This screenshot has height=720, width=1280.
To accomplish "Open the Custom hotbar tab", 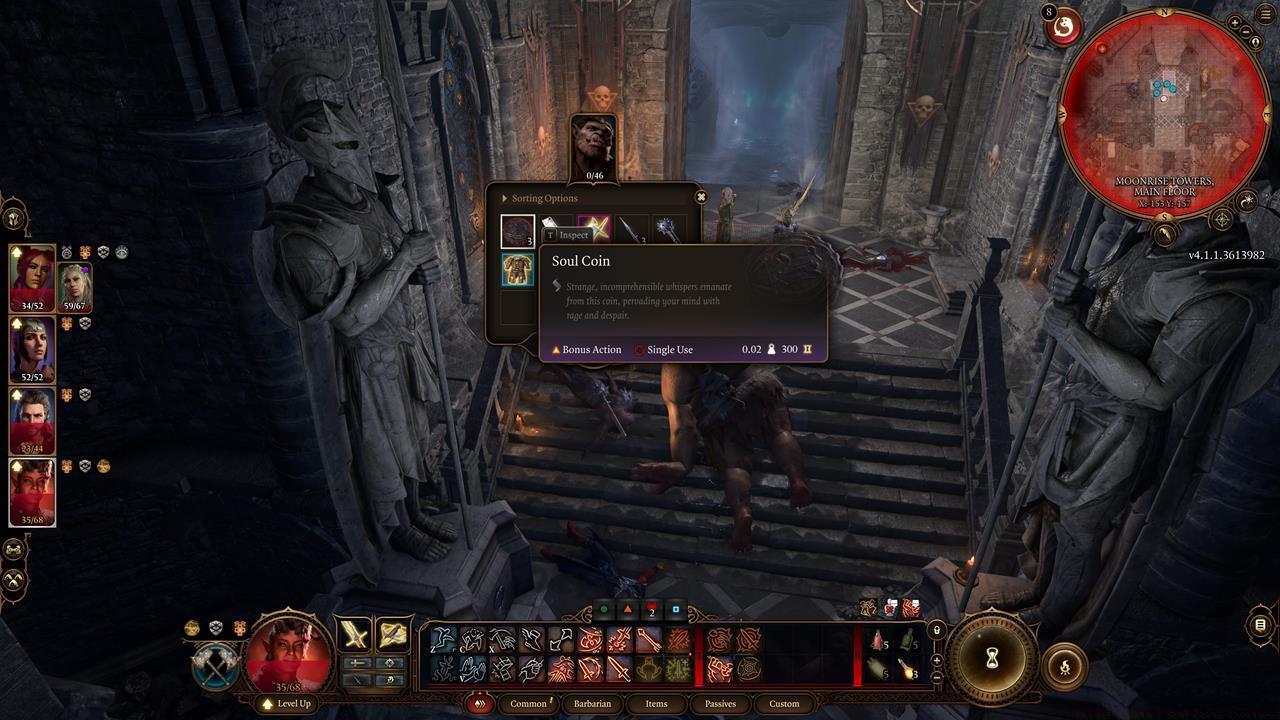I will tap(784, 703).
